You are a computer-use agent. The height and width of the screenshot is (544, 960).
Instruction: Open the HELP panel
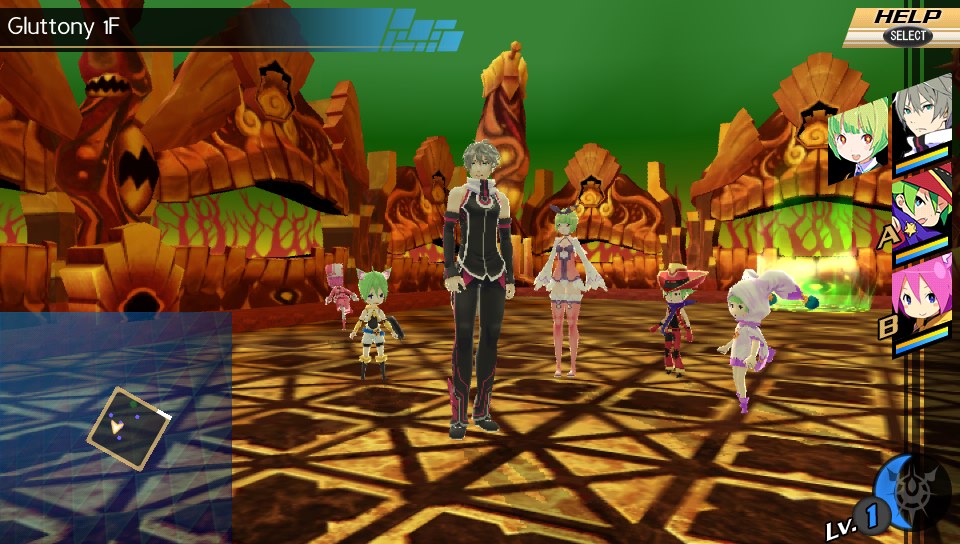905,25
